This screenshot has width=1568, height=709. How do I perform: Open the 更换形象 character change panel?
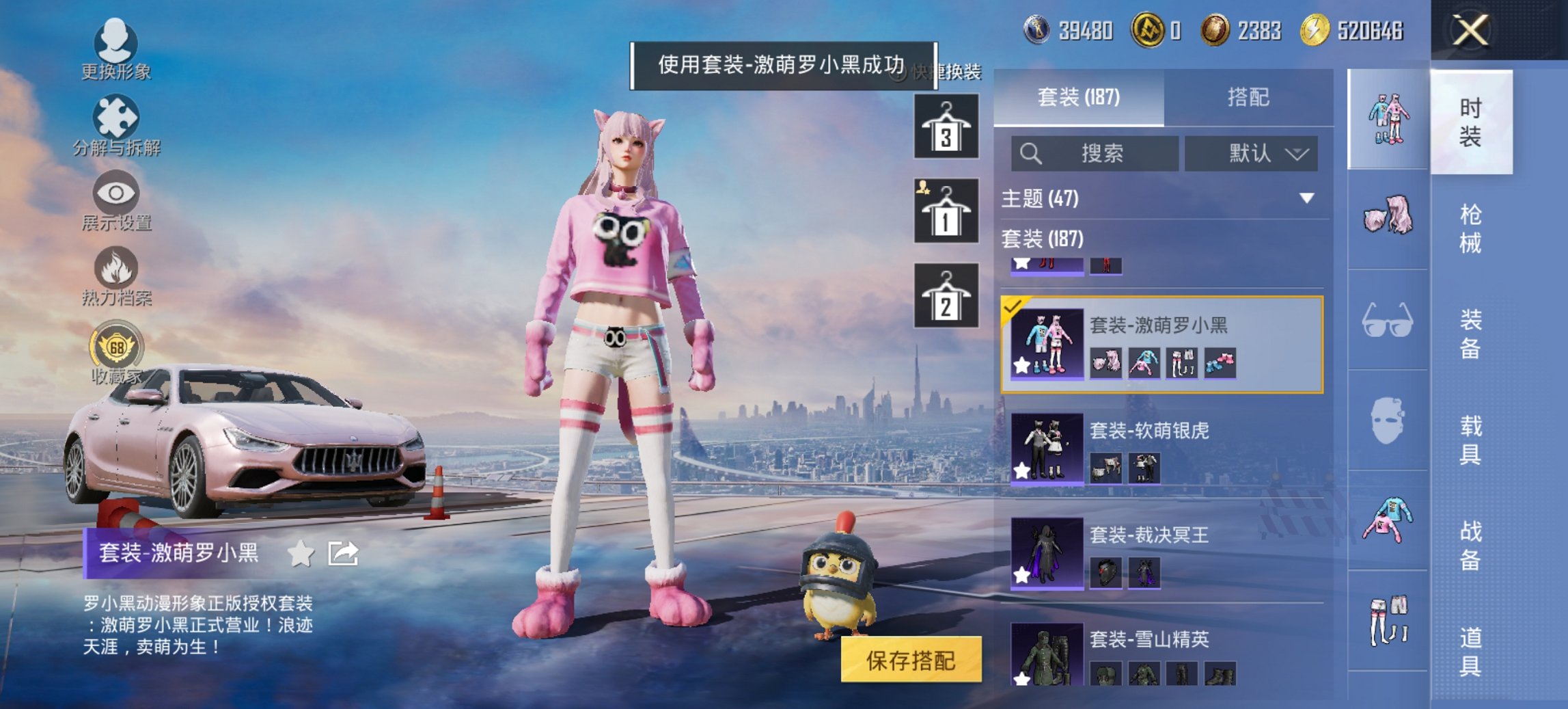(x=116, y=46)
